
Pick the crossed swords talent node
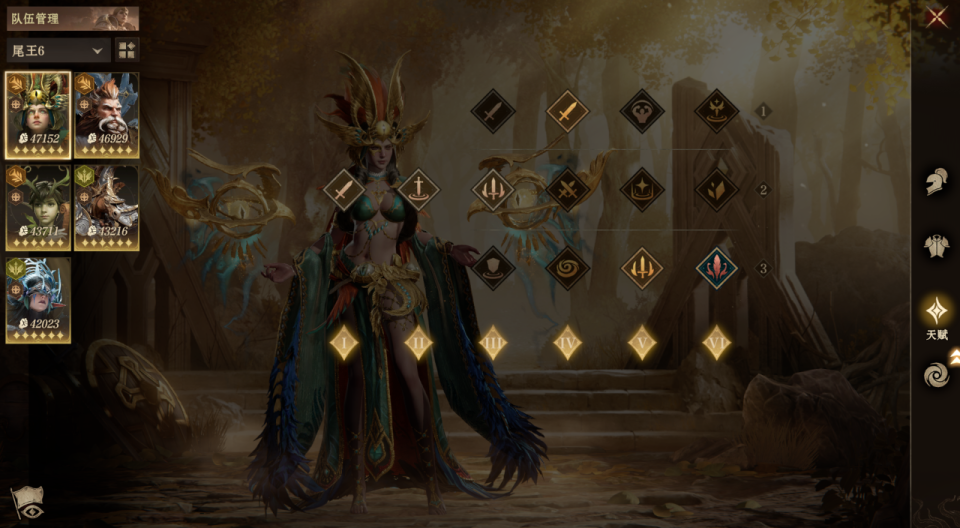[567, 189]
